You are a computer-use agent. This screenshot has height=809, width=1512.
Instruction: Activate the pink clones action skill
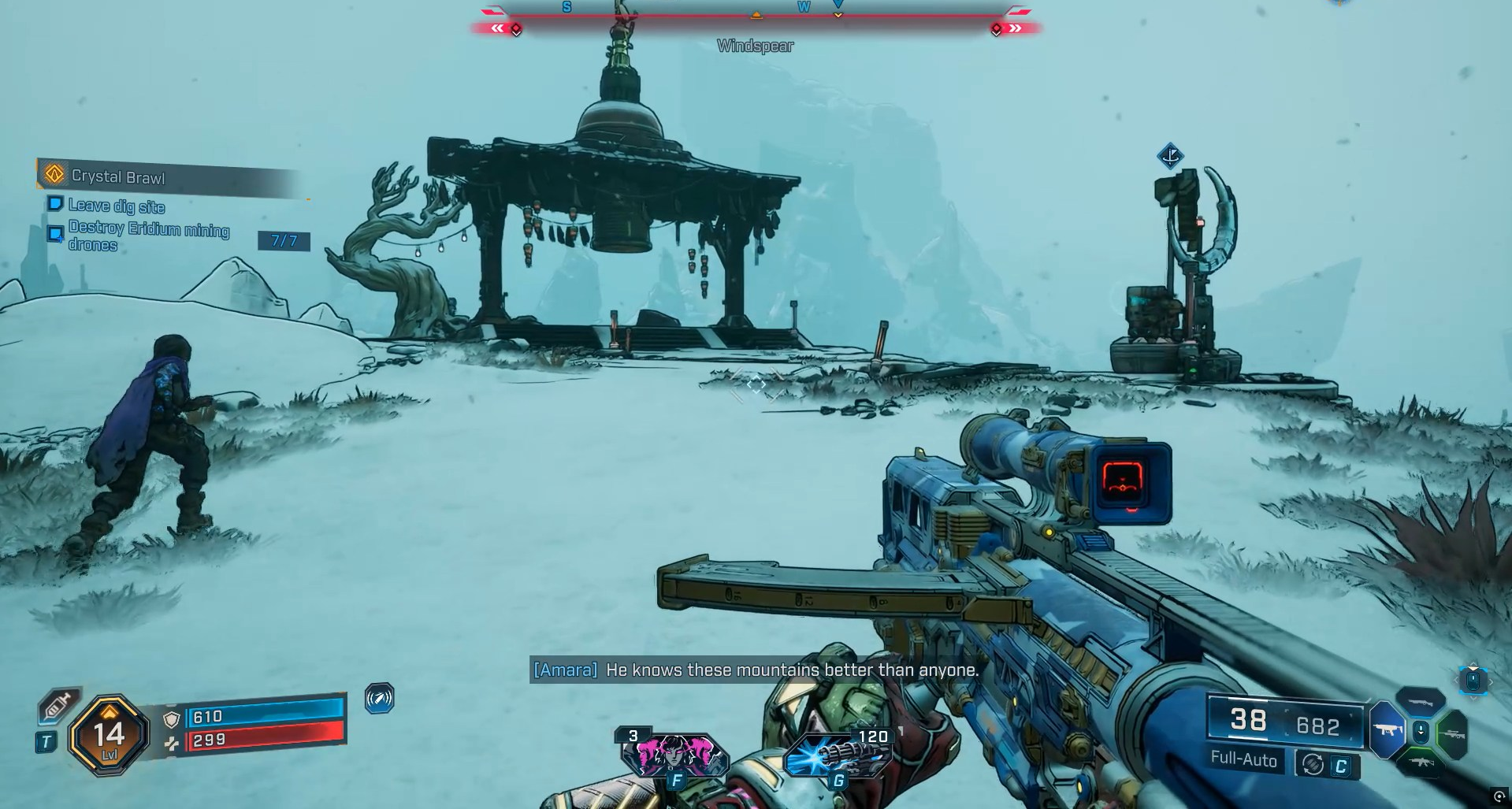[x=675, y=755]
